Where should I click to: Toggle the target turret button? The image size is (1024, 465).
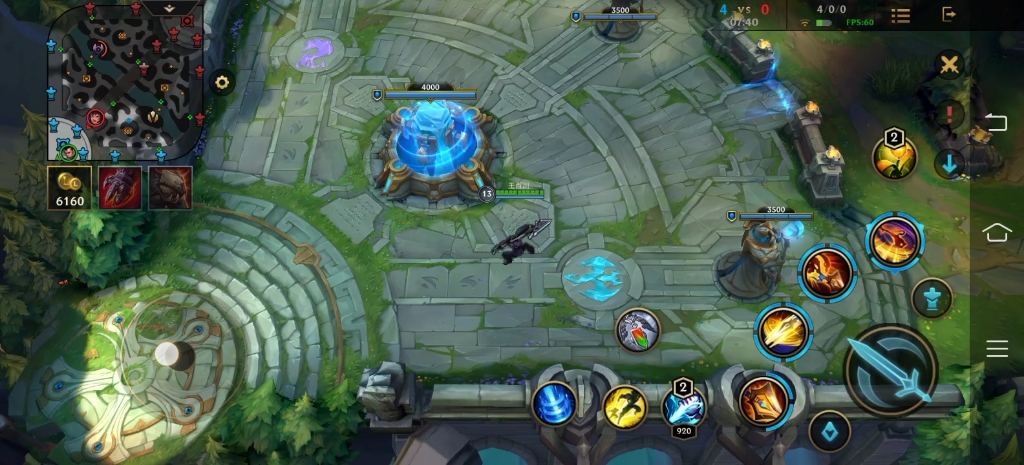[x=932, y=298]
